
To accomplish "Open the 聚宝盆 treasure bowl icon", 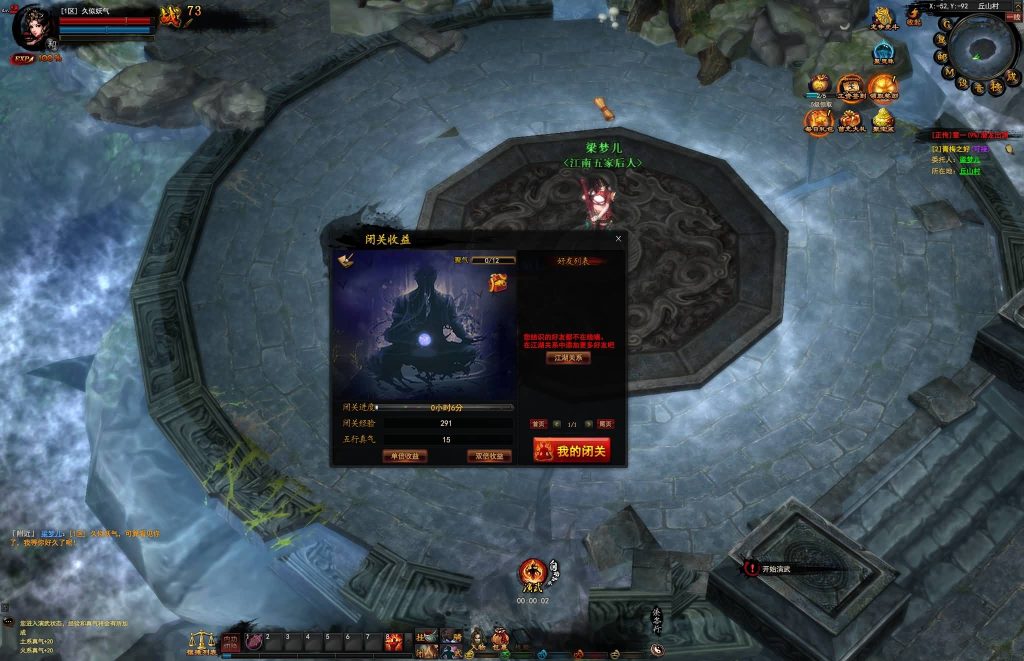I will click(x=883, y=122).
